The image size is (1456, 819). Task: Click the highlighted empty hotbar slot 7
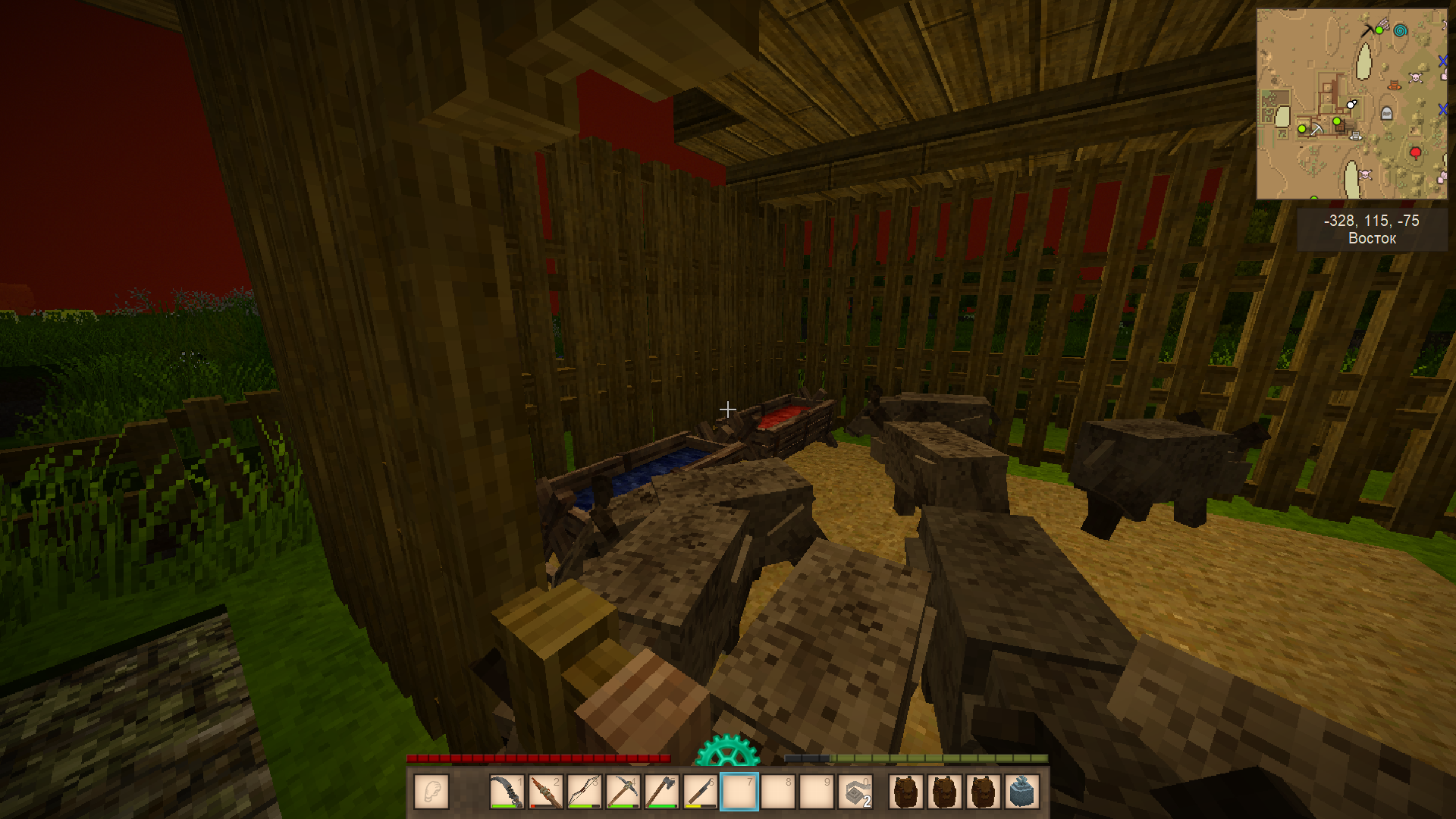(x=739, y=792)
